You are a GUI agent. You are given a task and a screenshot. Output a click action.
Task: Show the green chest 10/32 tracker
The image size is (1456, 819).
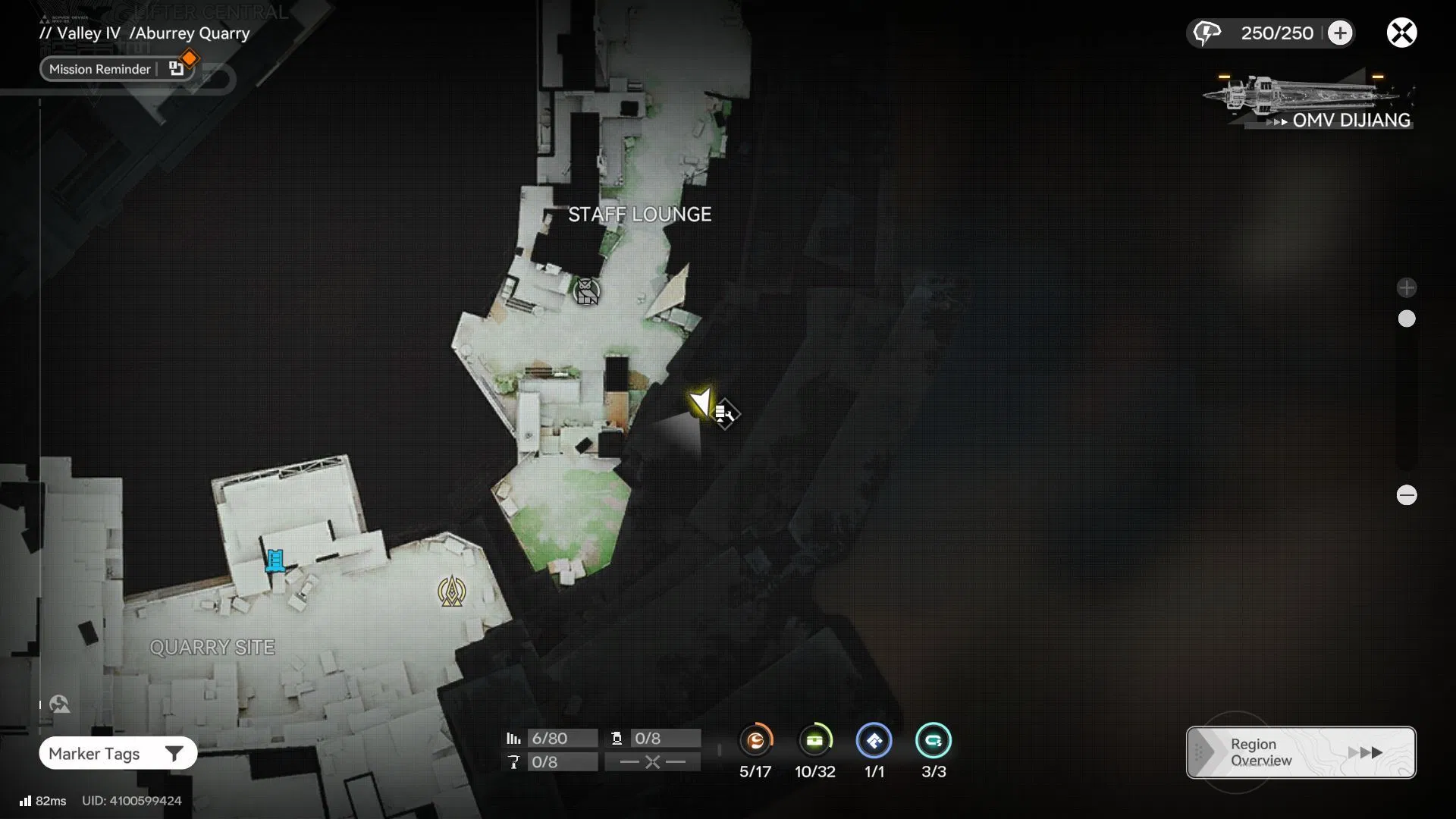(x=815, y=741)
